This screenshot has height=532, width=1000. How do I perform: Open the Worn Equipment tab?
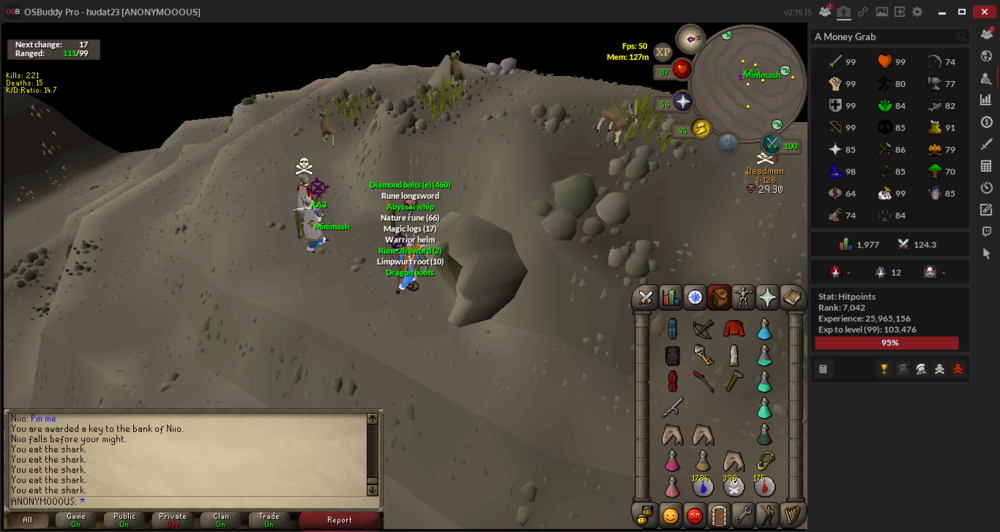743,297
